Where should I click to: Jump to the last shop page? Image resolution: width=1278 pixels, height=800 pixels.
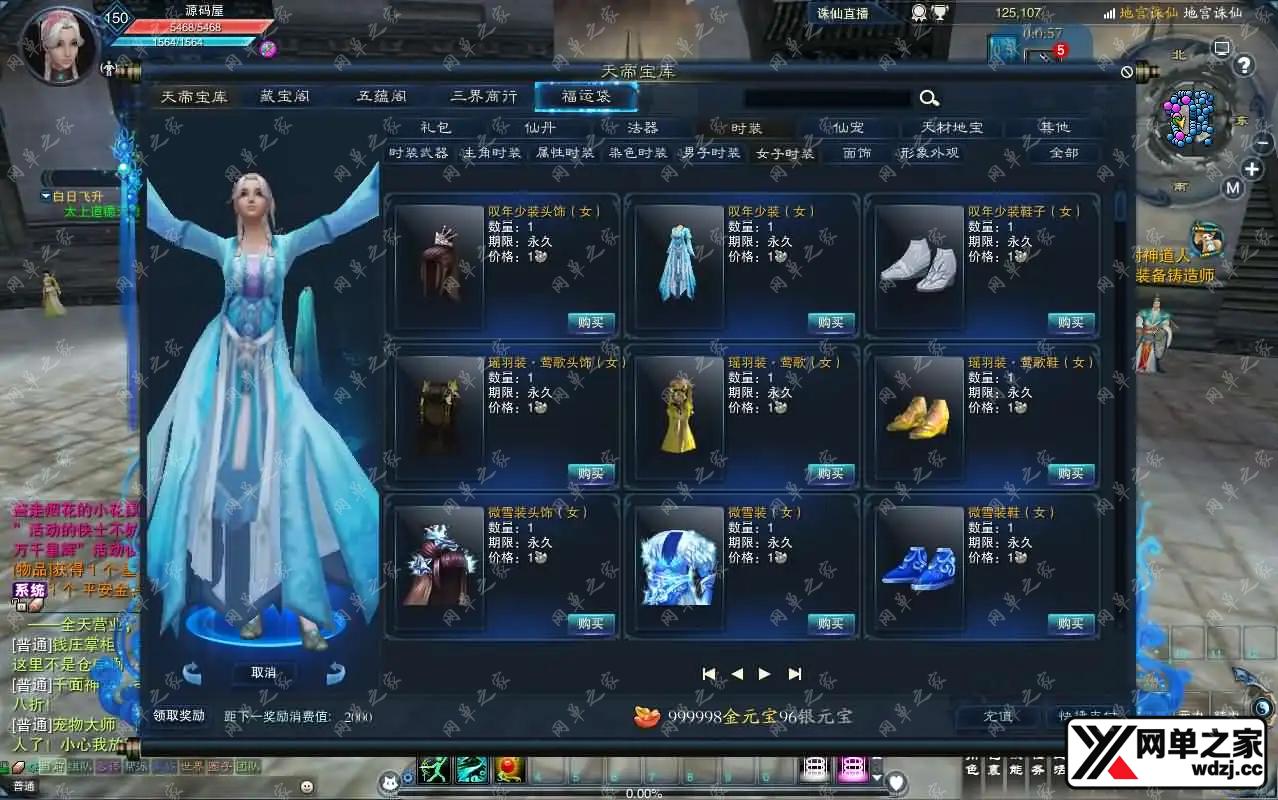tap(795, 674)
